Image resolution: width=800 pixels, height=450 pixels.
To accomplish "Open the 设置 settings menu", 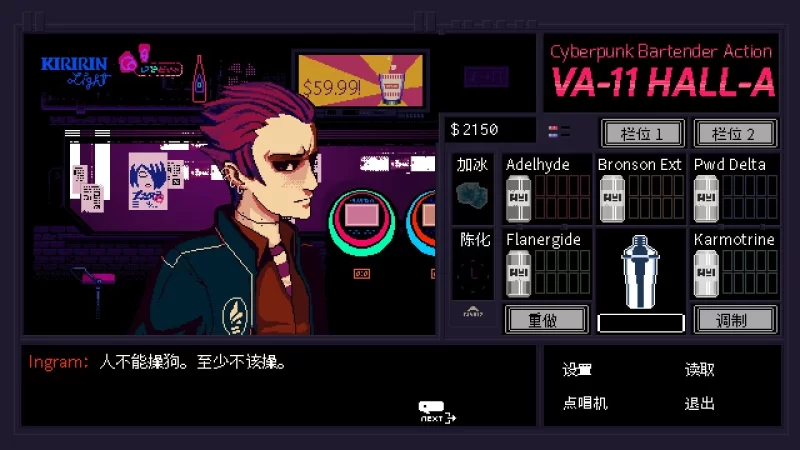I will (577, 370).
